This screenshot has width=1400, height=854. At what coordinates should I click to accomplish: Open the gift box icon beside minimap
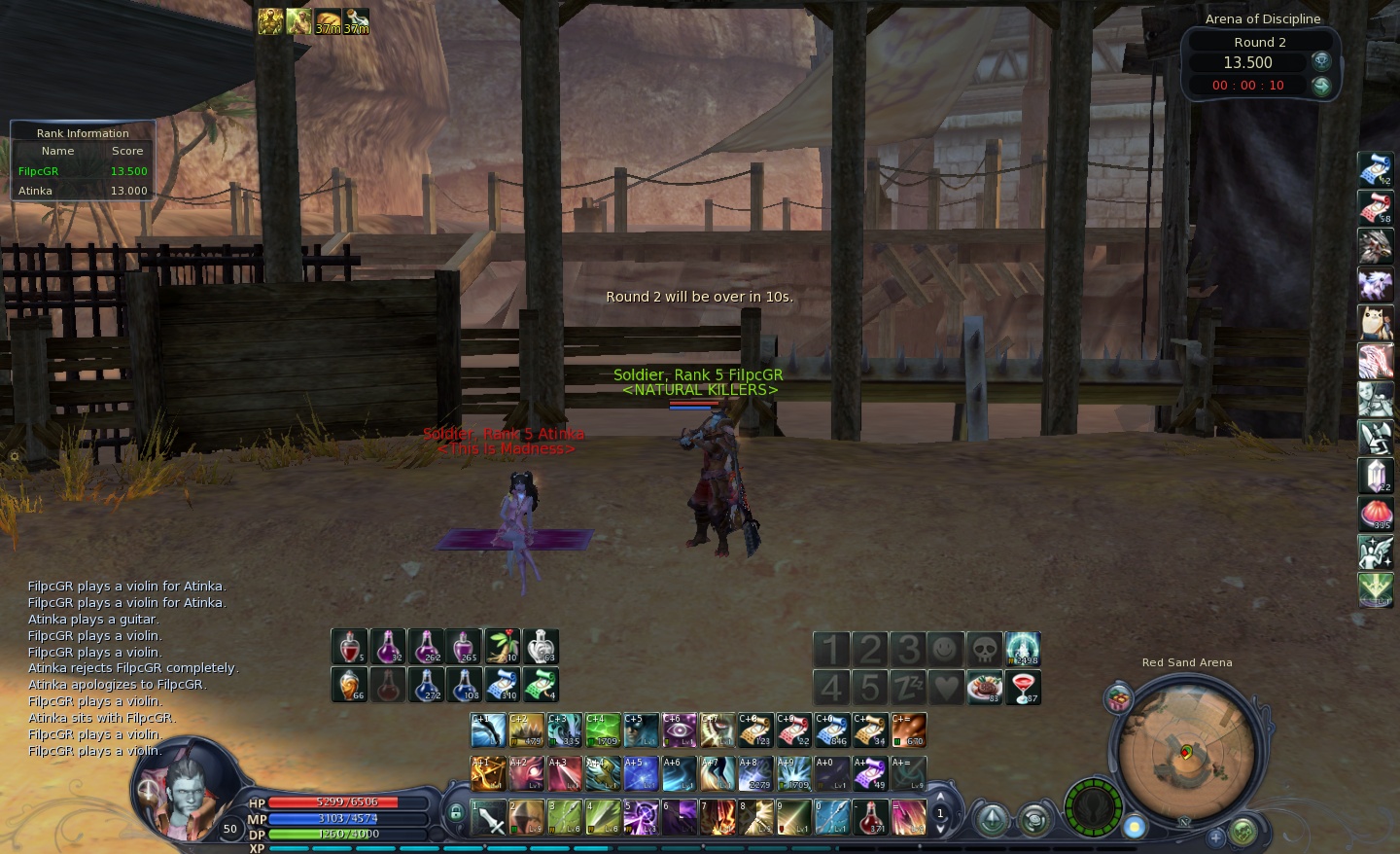pyautogui.click(x=1119, y=698)
